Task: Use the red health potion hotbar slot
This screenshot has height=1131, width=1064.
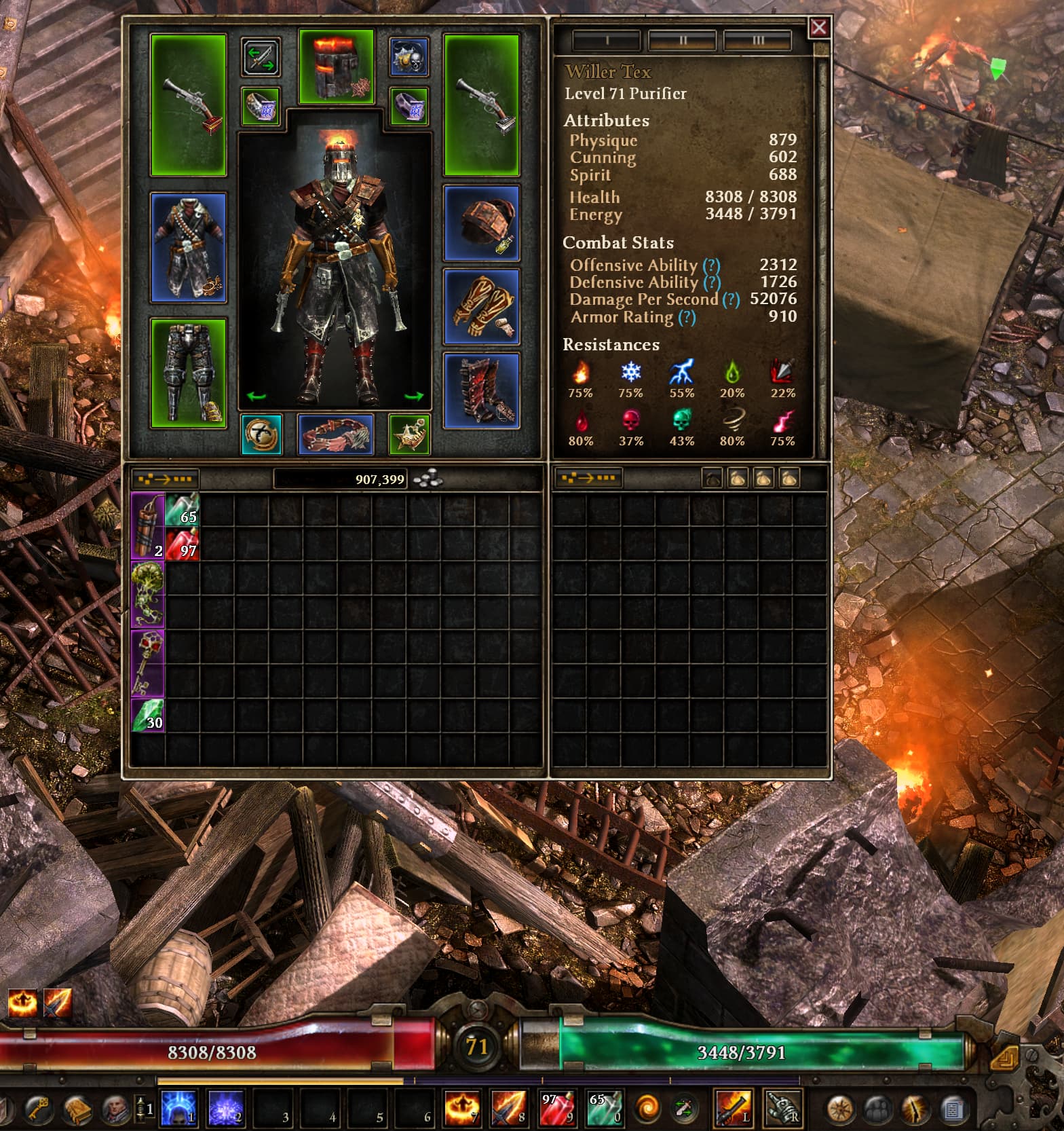Action: pyautogui.click(x=556, y=1108)
